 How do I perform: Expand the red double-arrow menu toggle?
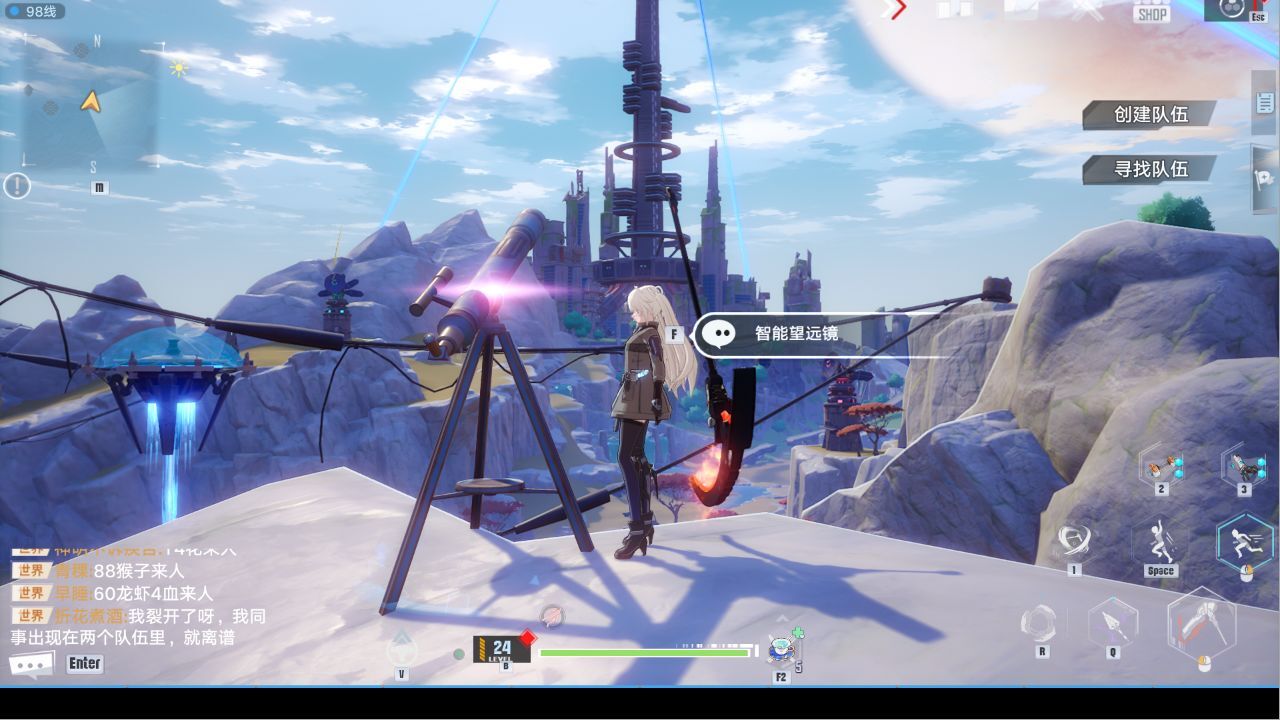pos(894,10)
